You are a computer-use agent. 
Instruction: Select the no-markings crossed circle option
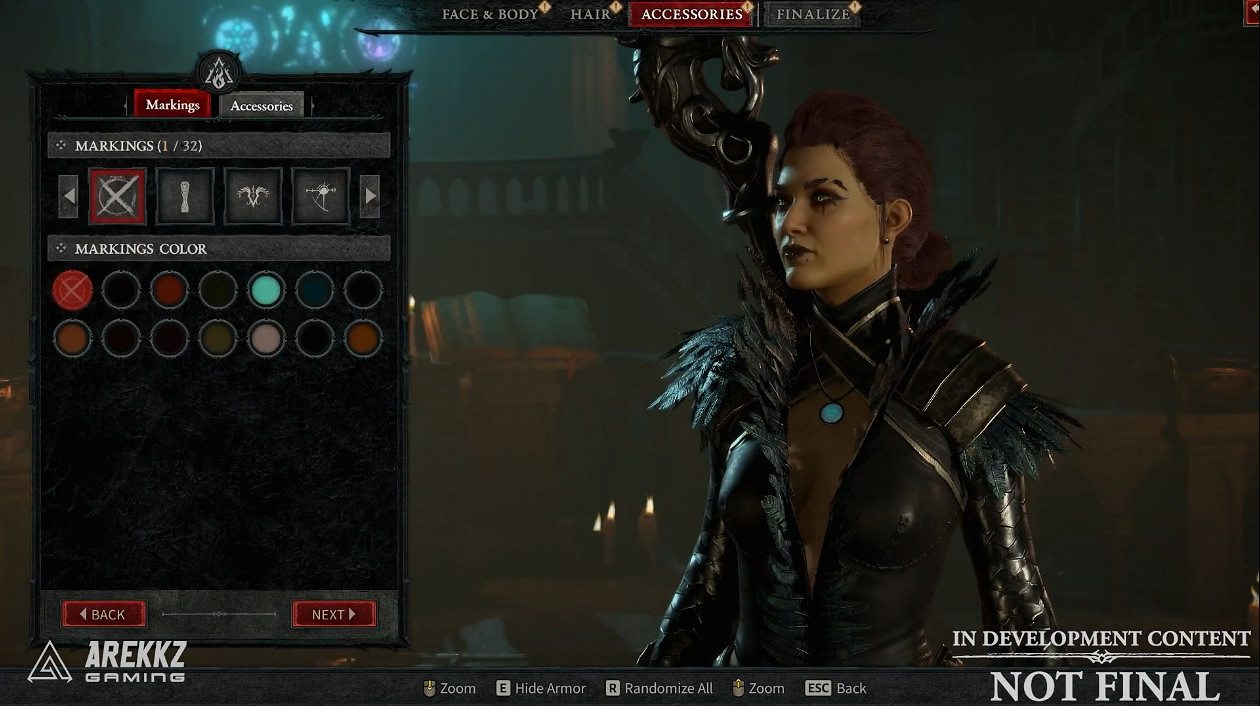pyautogui.click(x=117, y=196)
